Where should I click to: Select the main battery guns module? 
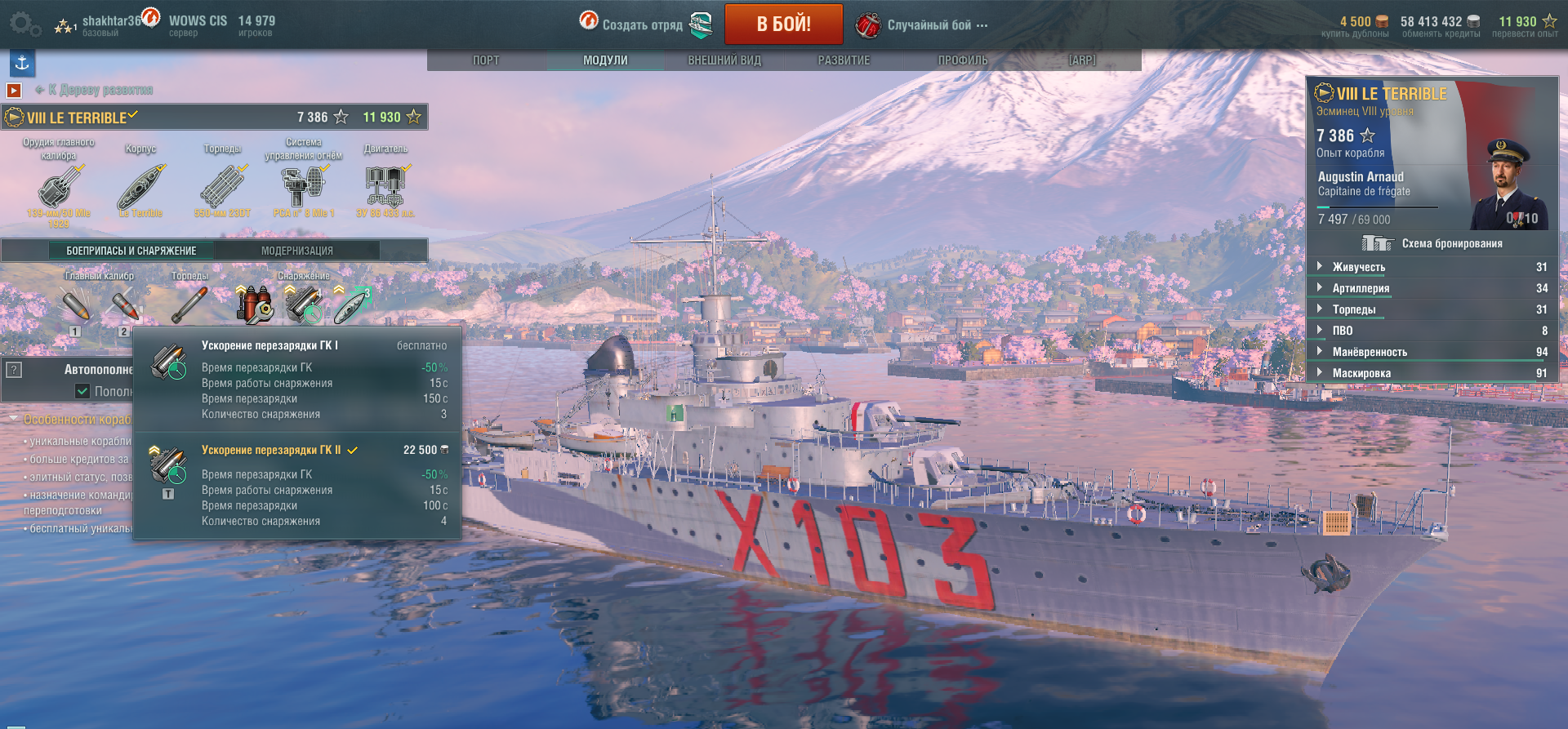[x=59, y=188]
